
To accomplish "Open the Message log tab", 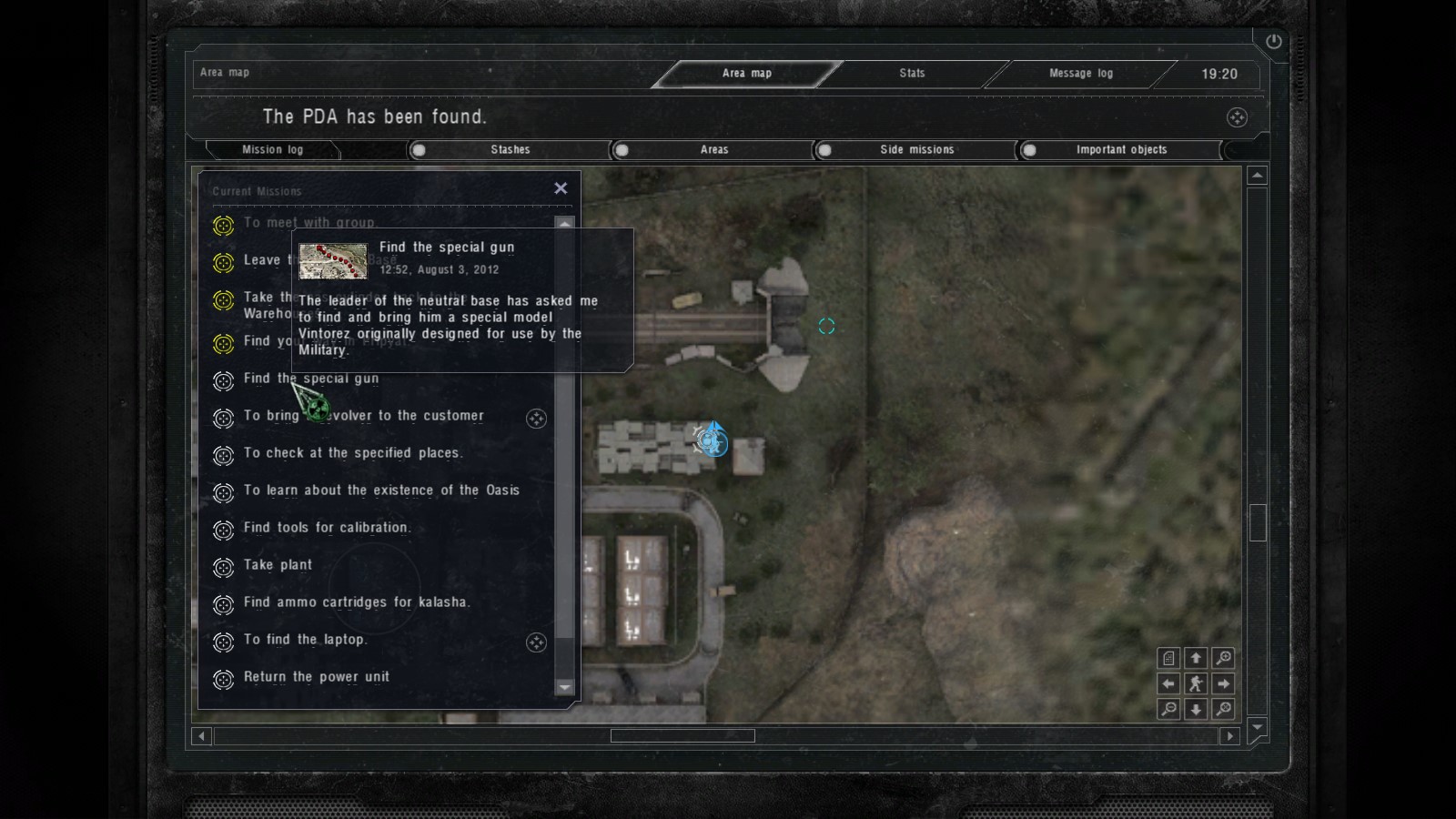I will coord(1080,73).
